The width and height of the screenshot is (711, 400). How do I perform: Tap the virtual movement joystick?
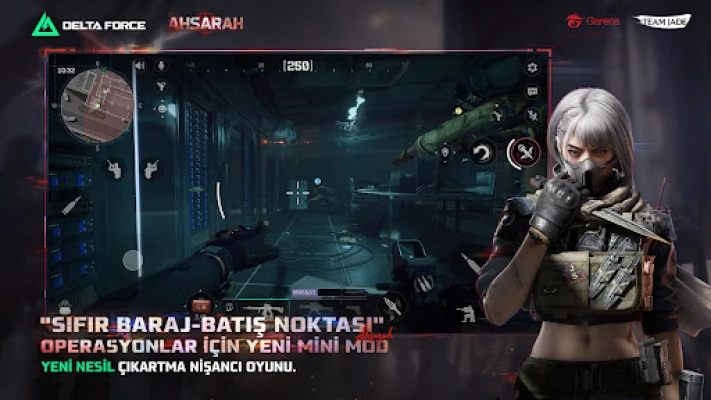(133, 261)
